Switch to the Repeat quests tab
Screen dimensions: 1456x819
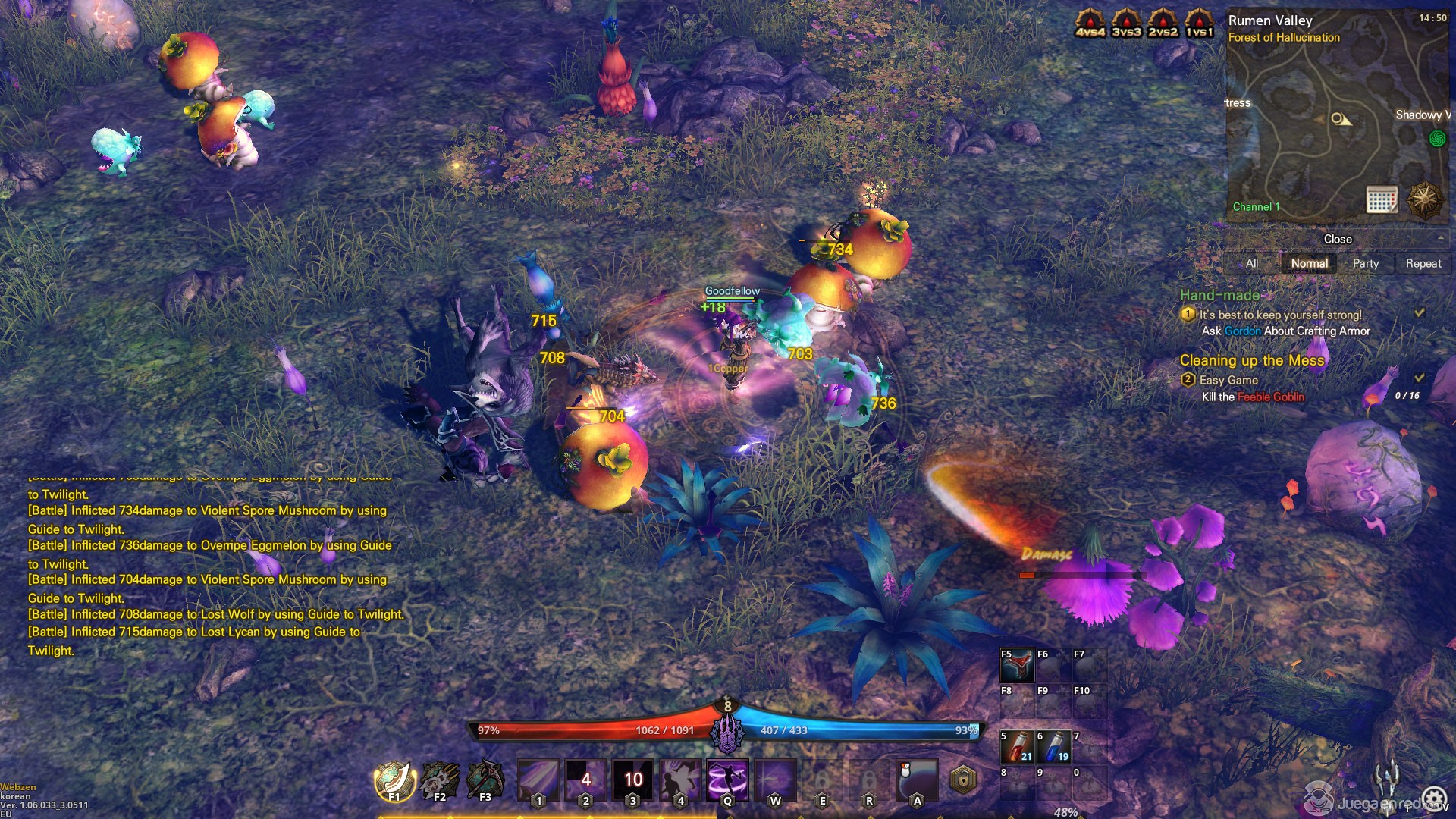(x=1423, y=263)
